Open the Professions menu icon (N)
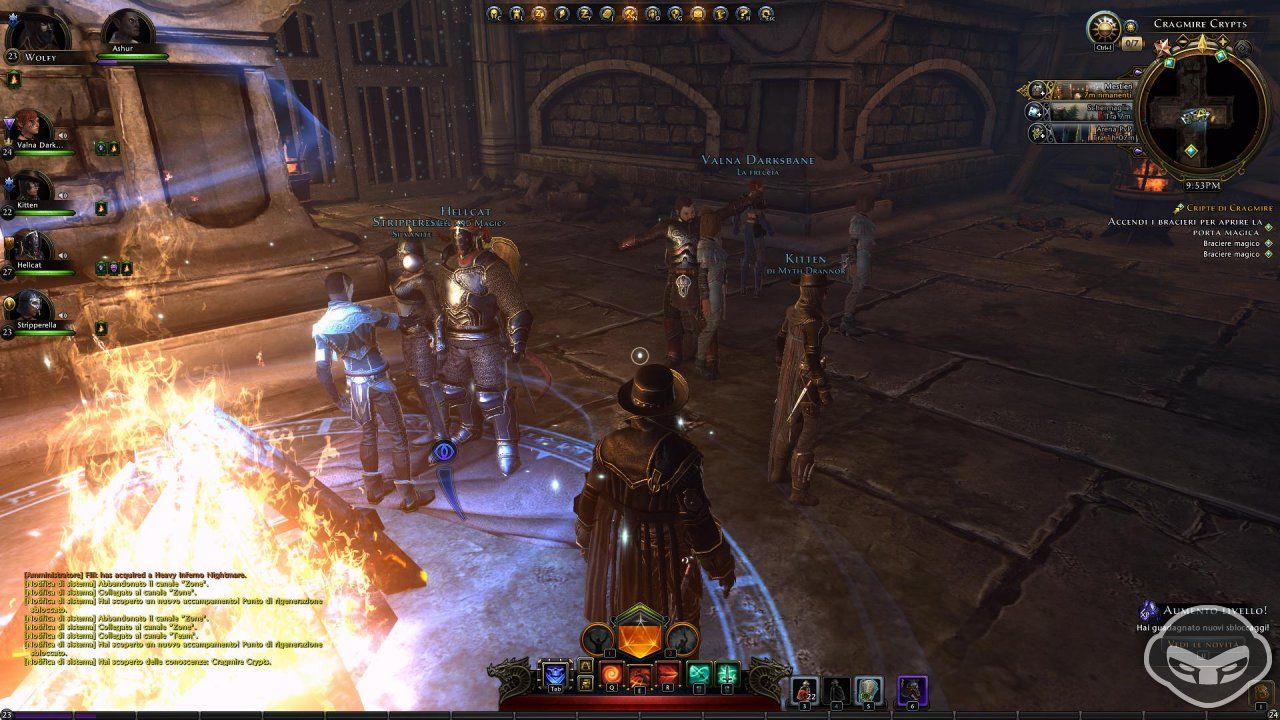The height and width of the screenshot is (720, 1280). coord(630,15)
